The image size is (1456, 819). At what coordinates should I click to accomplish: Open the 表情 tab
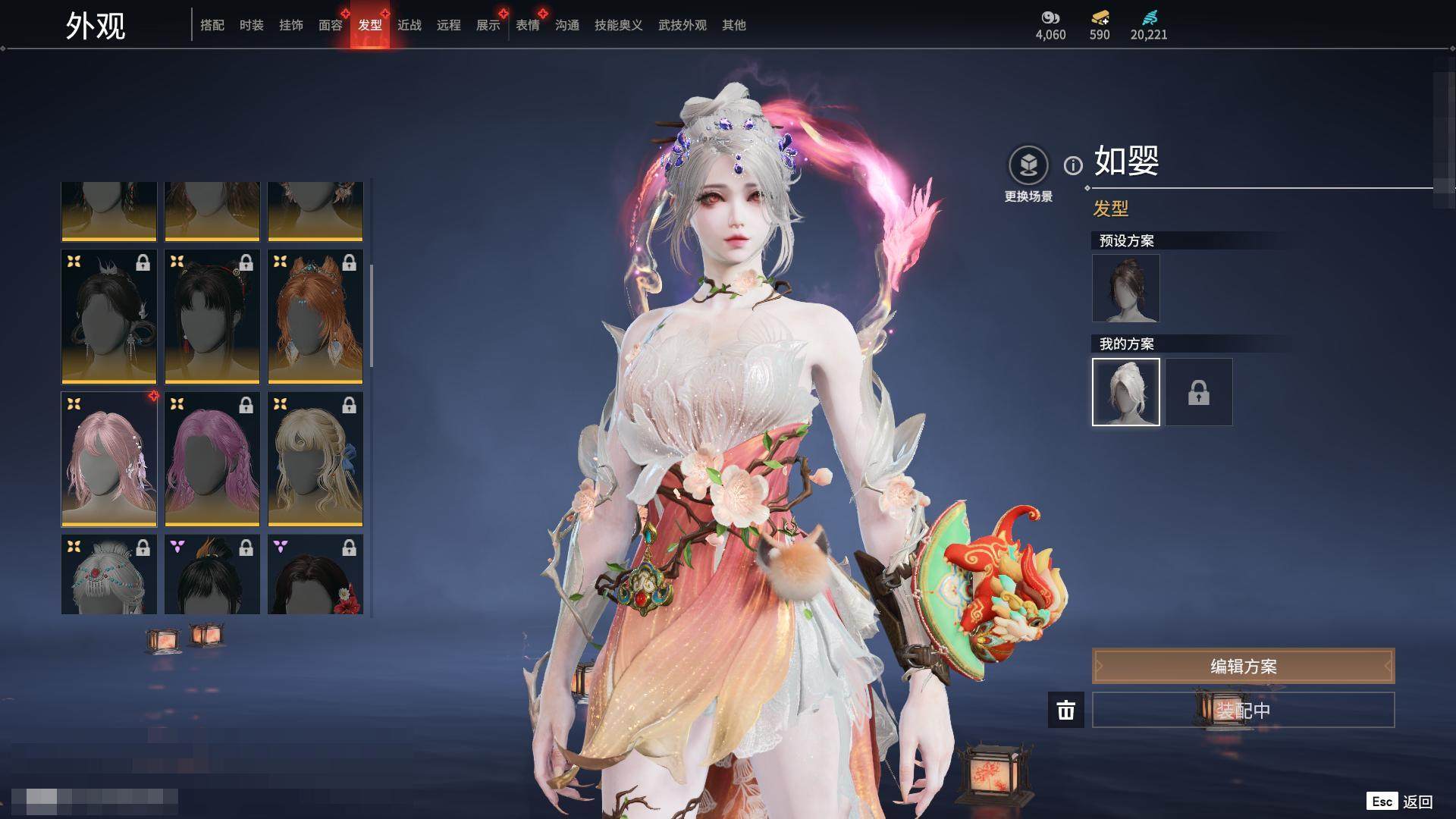click(x=528, y=25)
